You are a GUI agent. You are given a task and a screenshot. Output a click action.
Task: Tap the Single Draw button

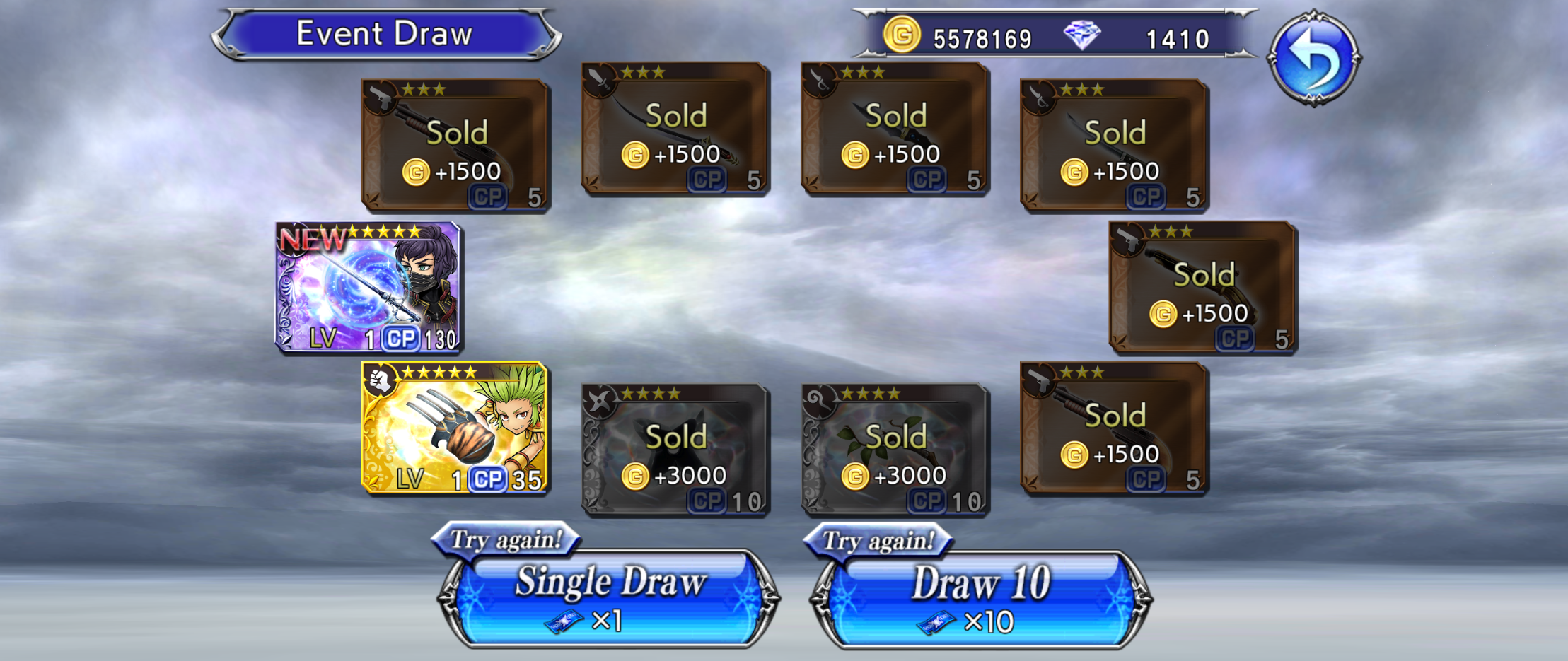(x=610, y=598)
